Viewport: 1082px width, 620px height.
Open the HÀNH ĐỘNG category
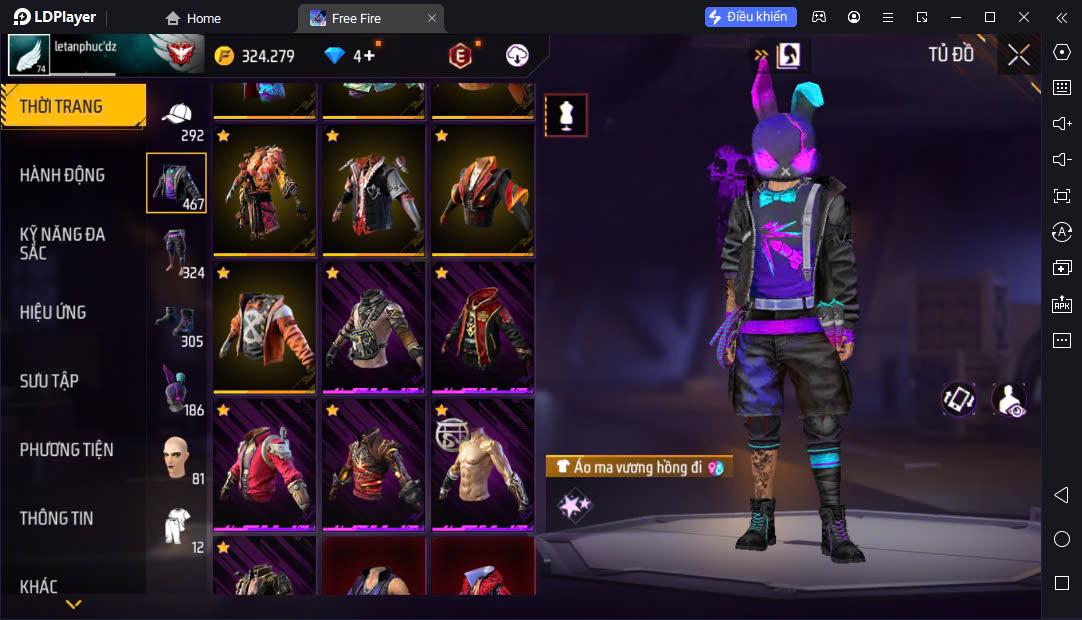[62, 175]
